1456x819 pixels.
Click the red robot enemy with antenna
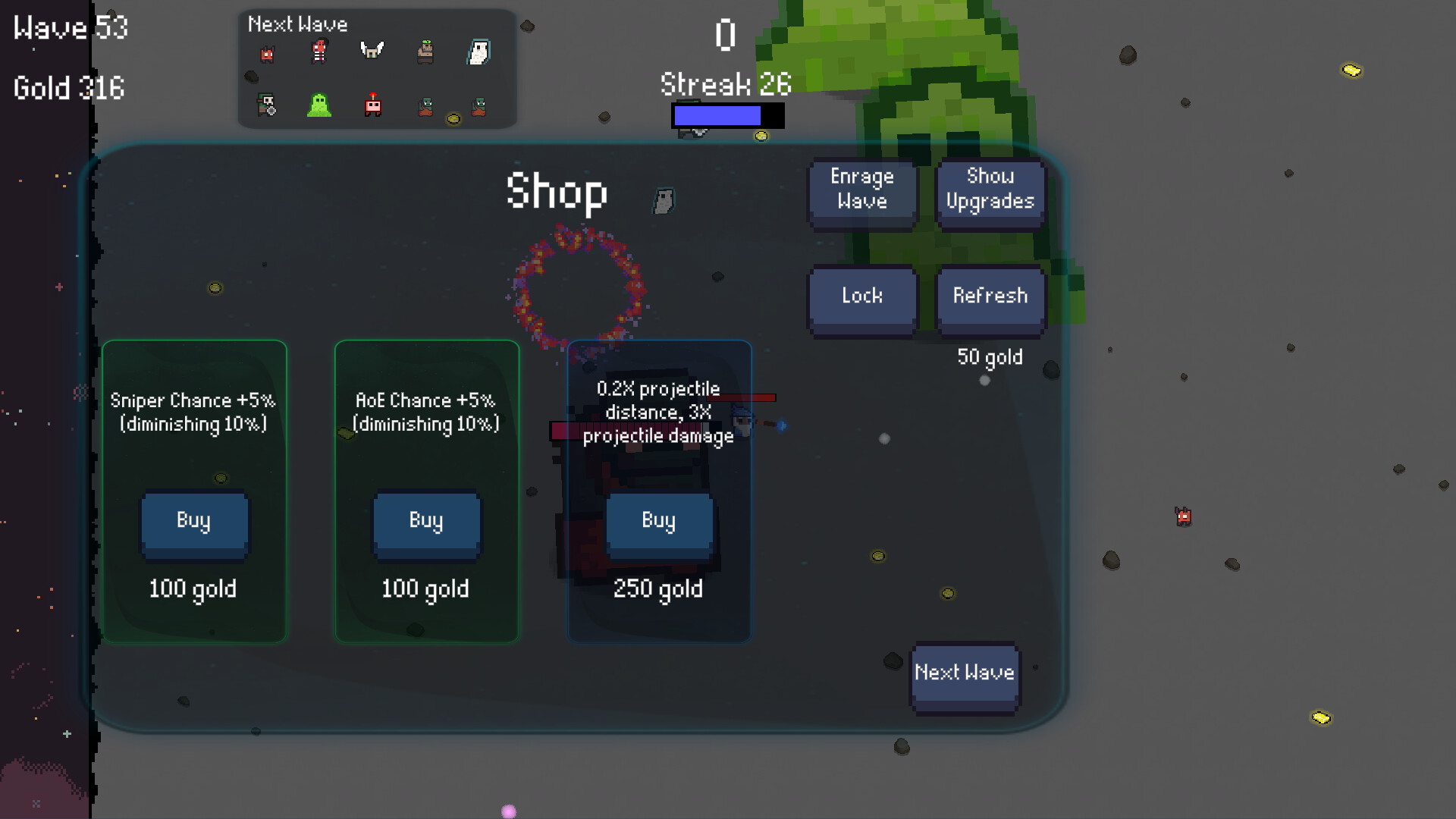372,106
